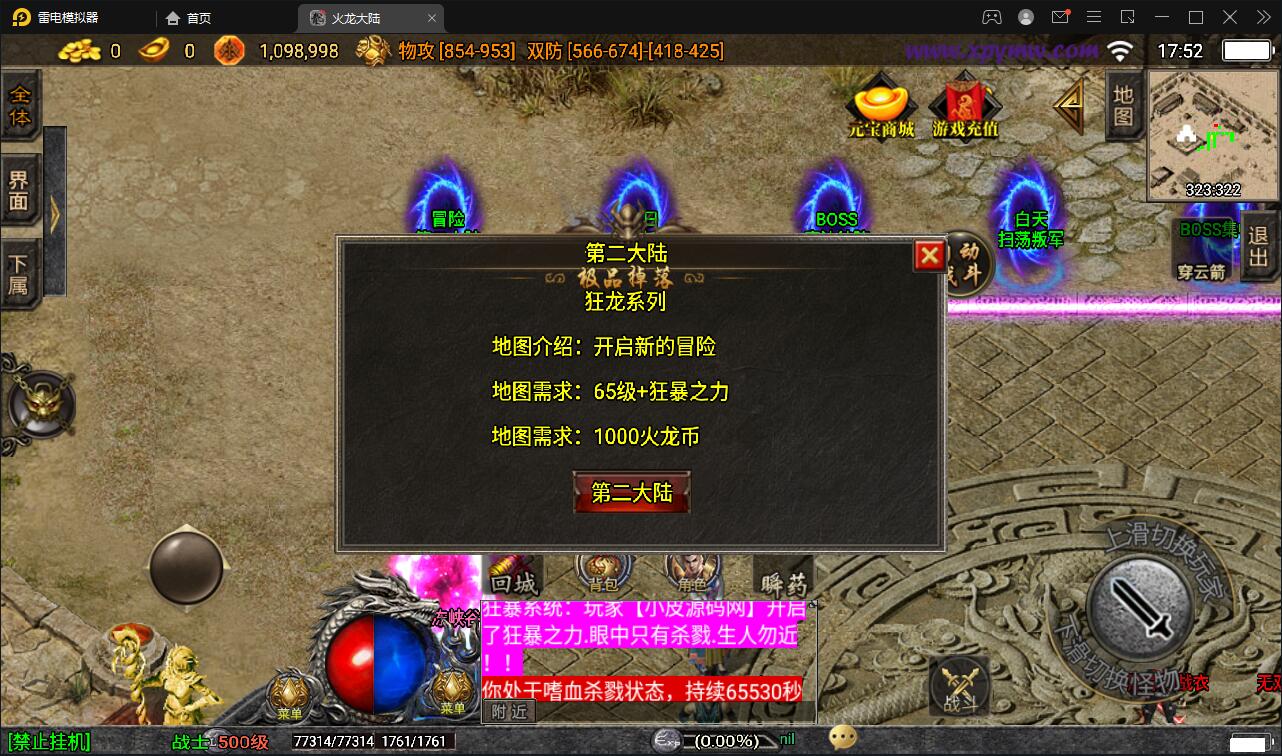This screenshot has width=1282, height=756.
Task: Select the 附近 nearby chat tab
Action: pos(508,712)
